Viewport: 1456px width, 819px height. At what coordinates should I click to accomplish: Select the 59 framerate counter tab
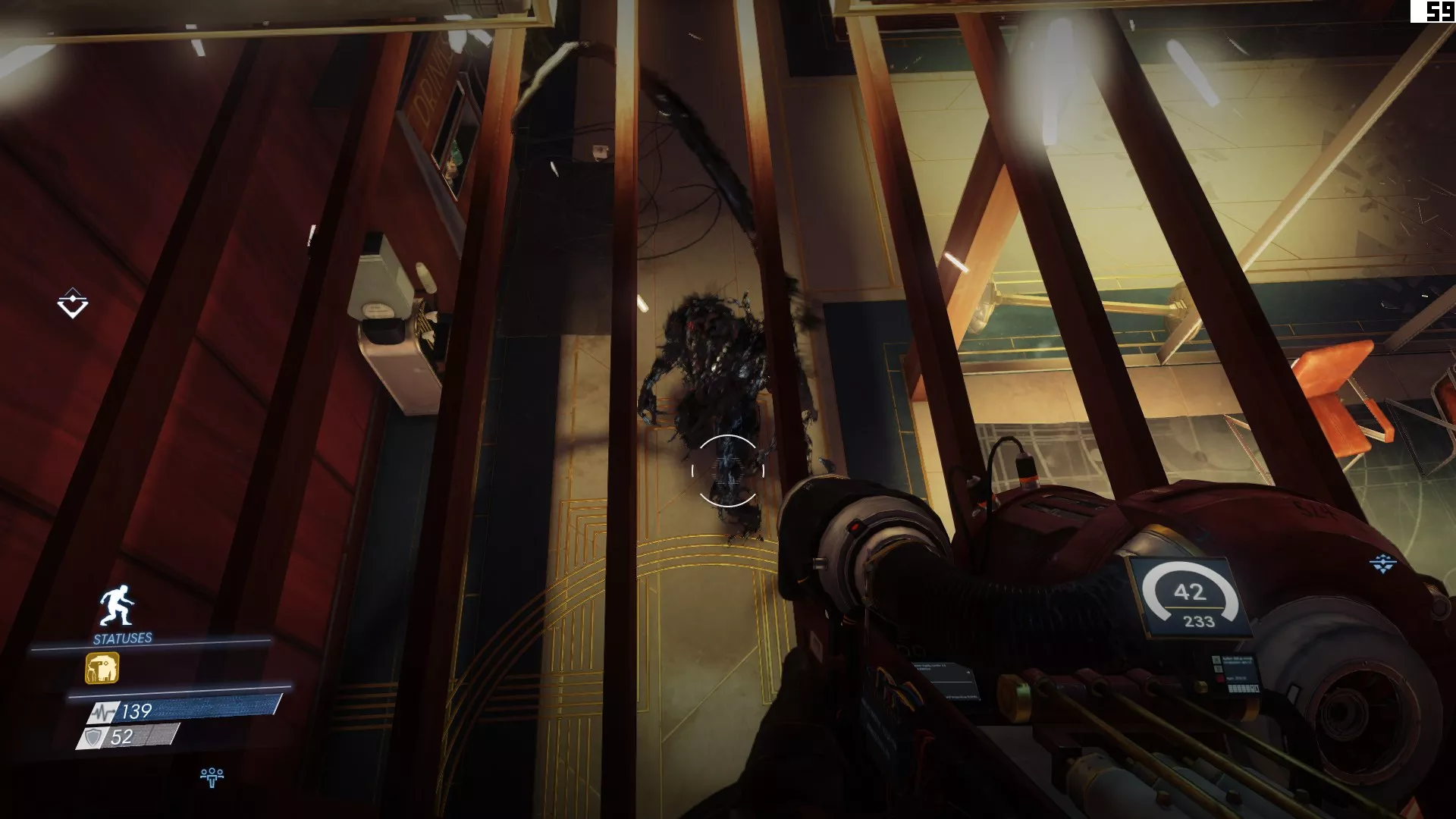coord(1440,13)
